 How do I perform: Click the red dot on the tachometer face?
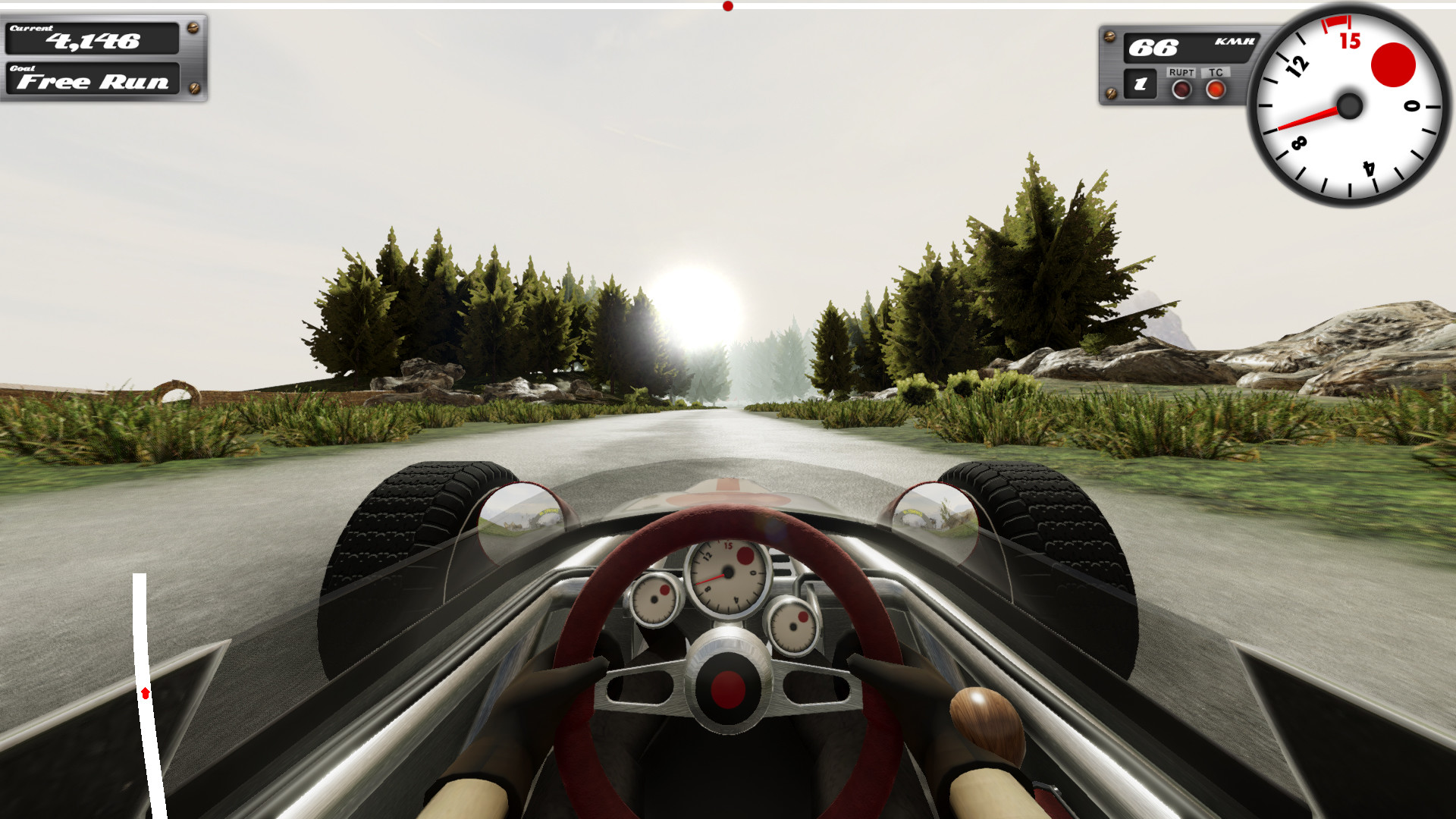(1393, 65)
